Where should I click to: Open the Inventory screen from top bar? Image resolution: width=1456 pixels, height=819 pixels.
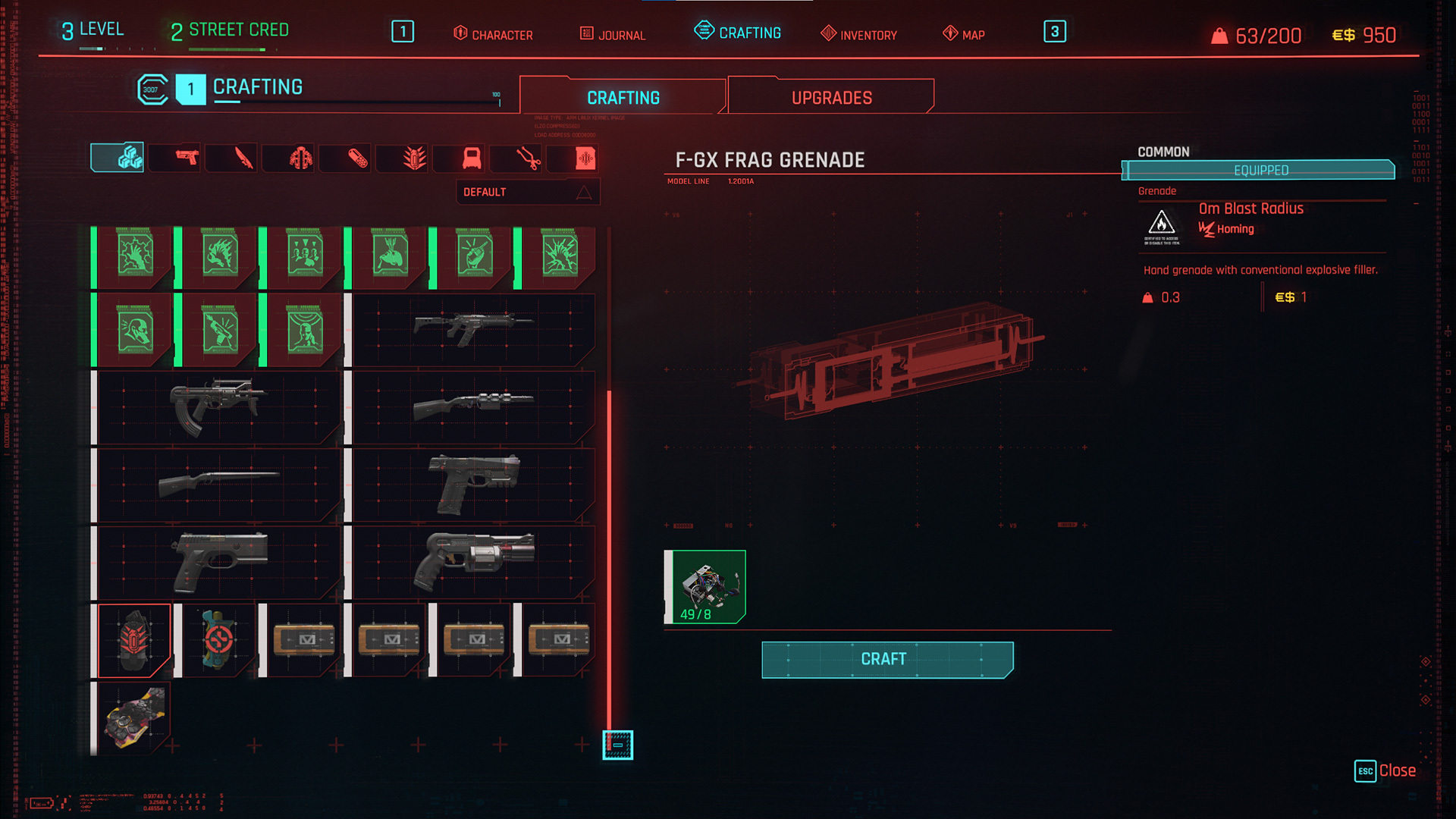(x=858, y=34)
